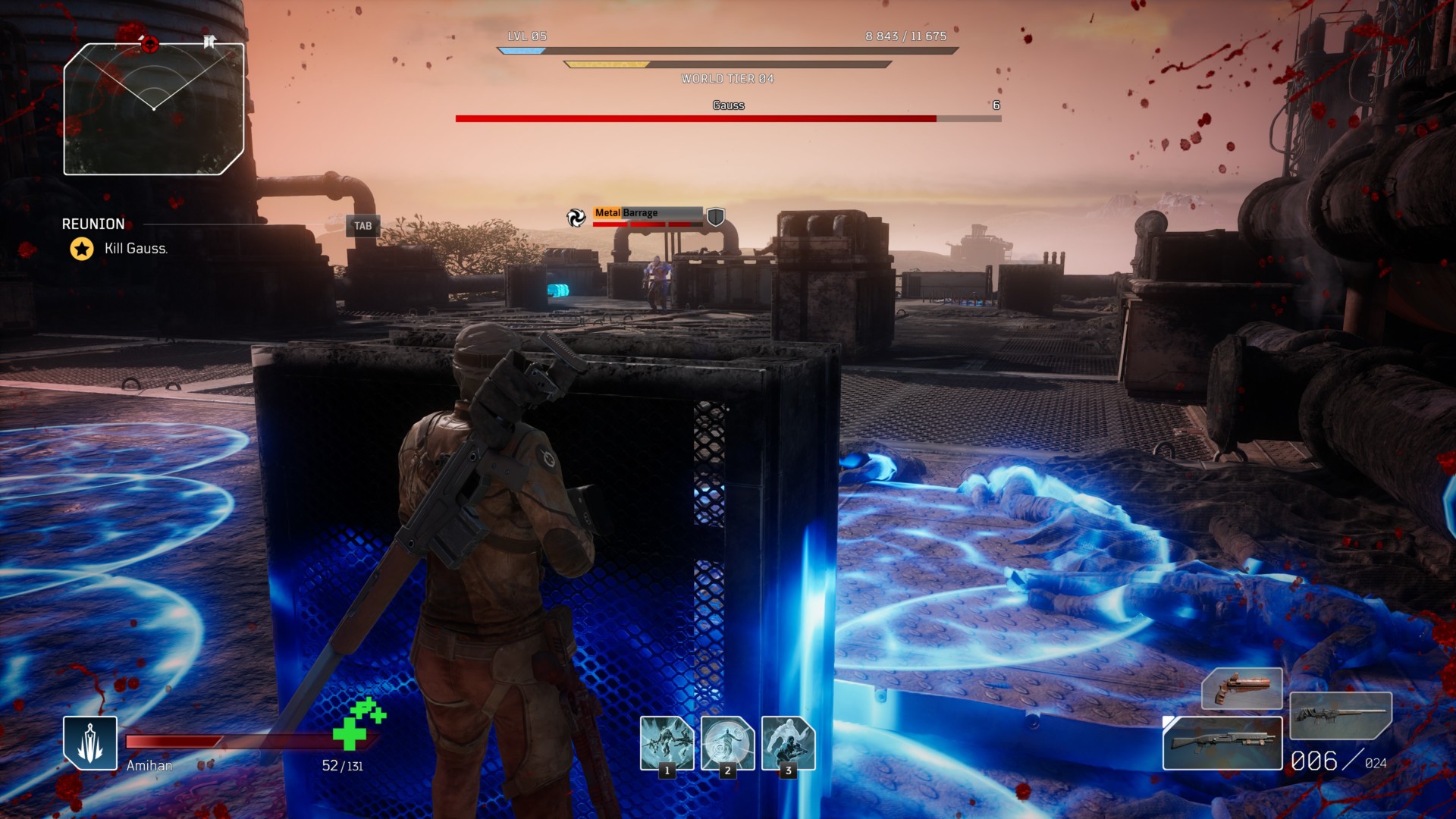The width and height of the screenshot is (1456, 819).
Task: Click the shield icon beside Metal Barrage
Action: 715,218
